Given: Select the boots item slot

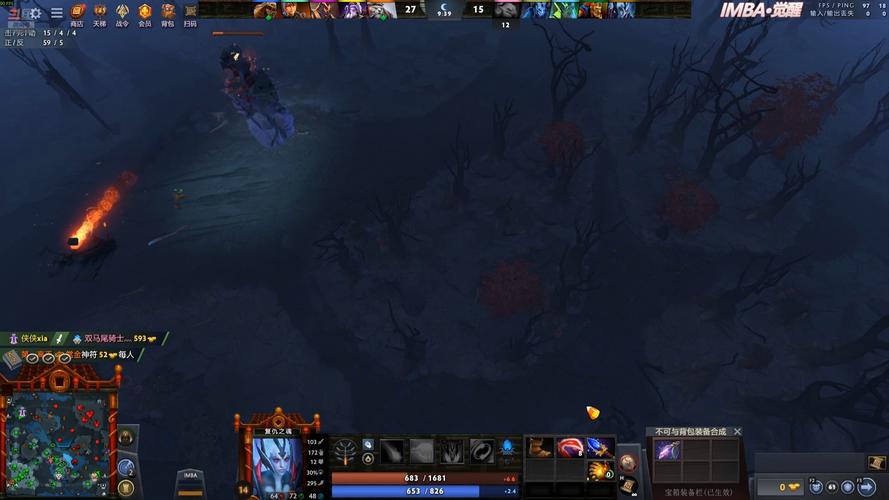Looking at the screenshot, I should click(540, 447).
